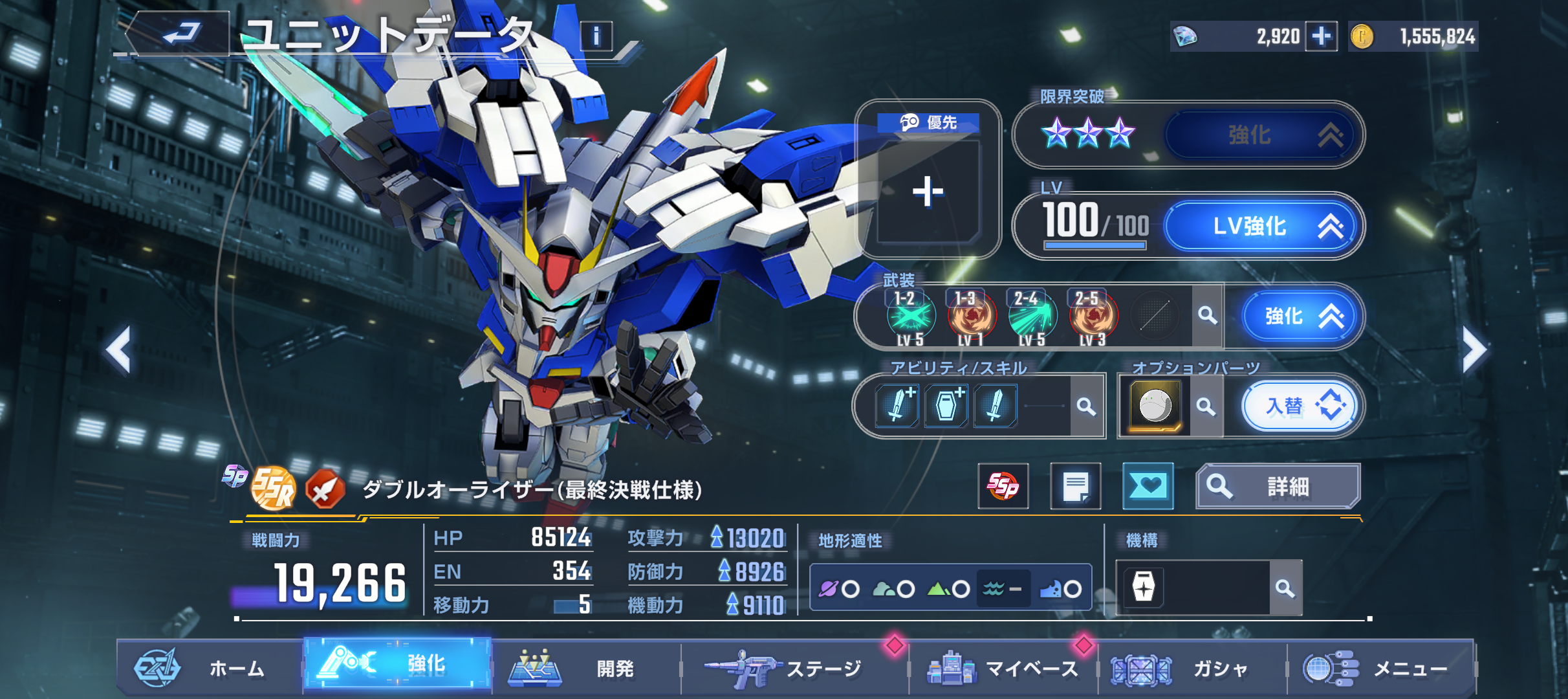The width and height of the screenshot is (1568, 699).
Task: Open weapon 強化 enhancement button
Action: (1301, 316)
